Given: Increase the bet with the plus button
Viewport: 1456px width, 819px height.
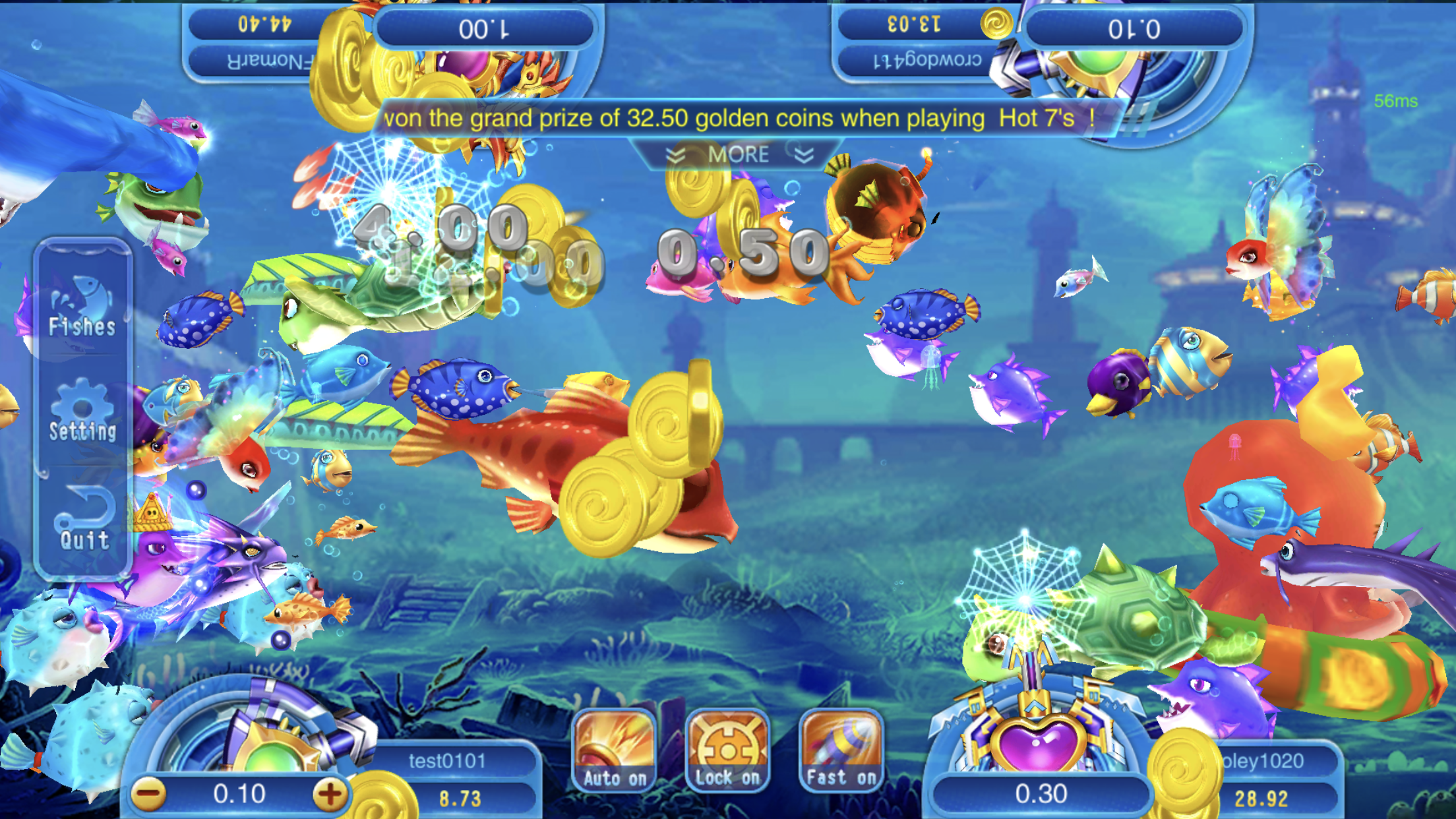Looking at the screenshot, I should pyautogui.click(x=330, y=794).
